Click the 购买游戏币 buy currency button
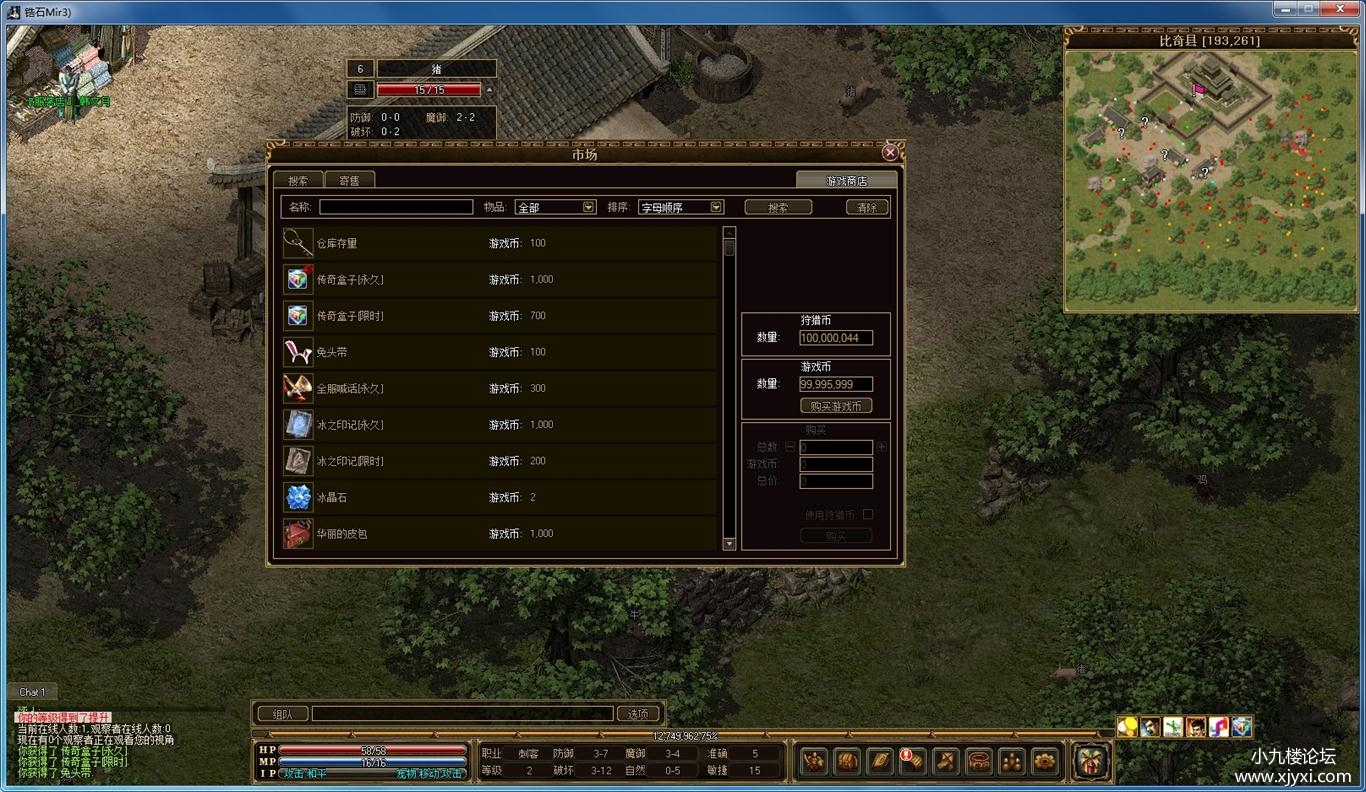 click(836, 406)
